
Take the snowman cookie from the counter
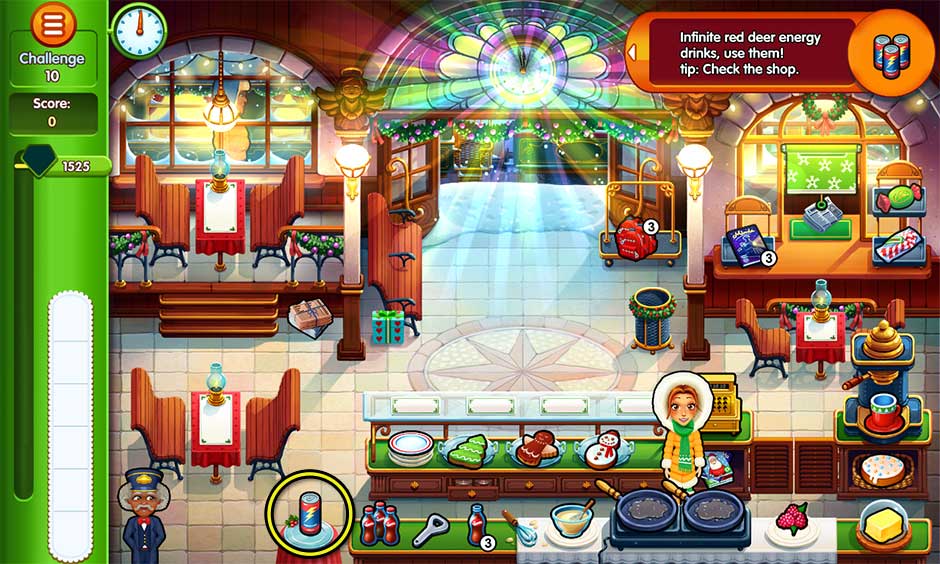602,449
